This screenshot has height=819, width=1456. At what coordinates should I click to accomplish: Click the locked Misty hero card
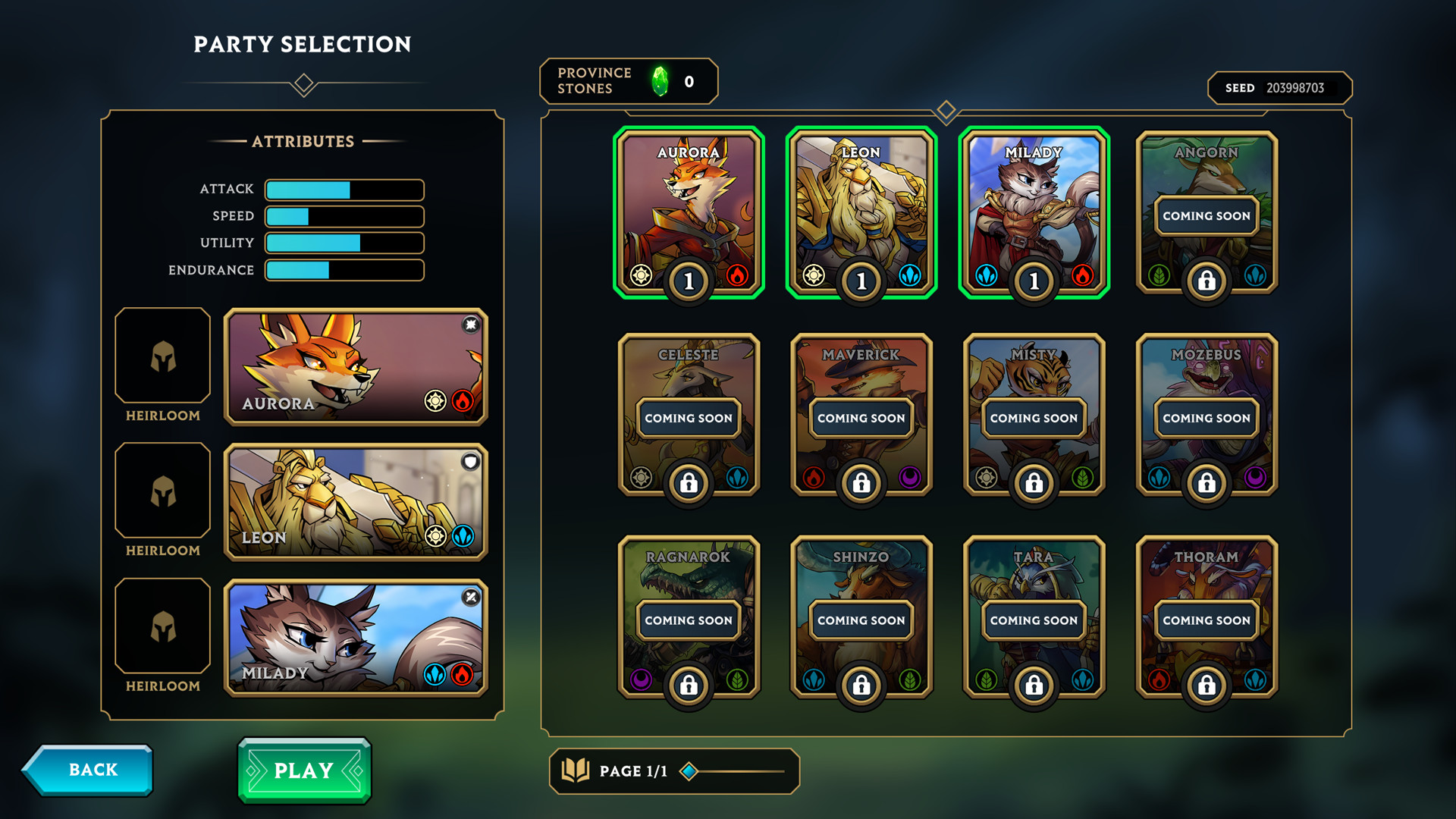(1034, 414)
